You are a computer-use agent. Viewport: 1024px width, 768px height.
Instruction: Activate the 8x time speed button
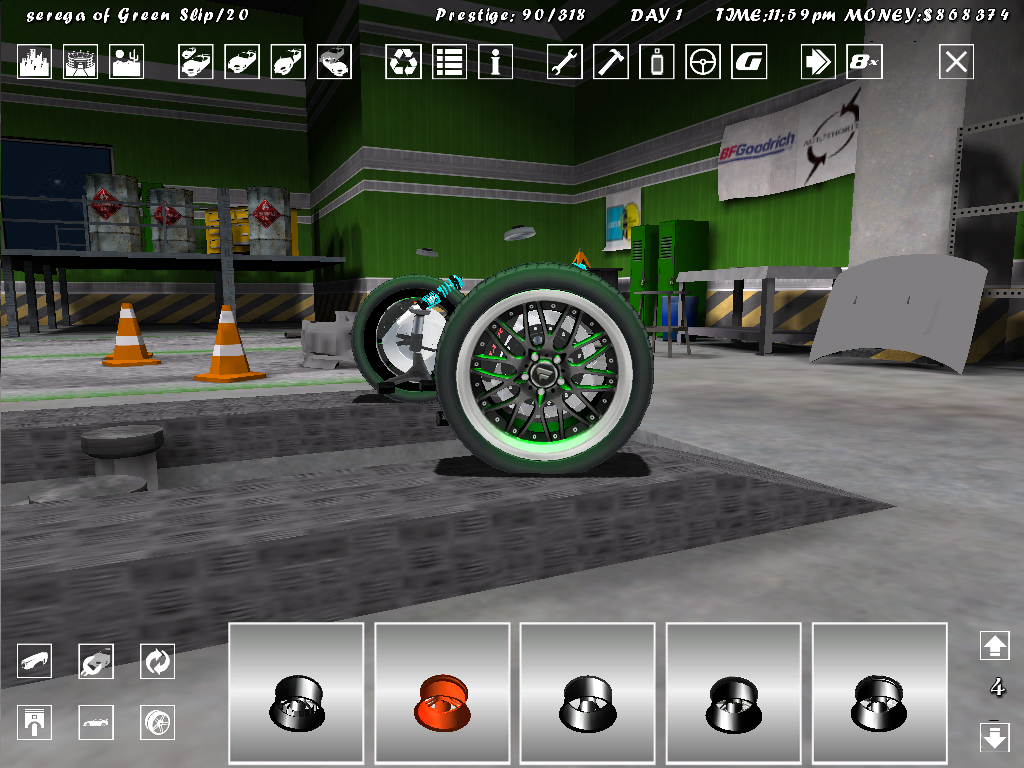[864, 62]
